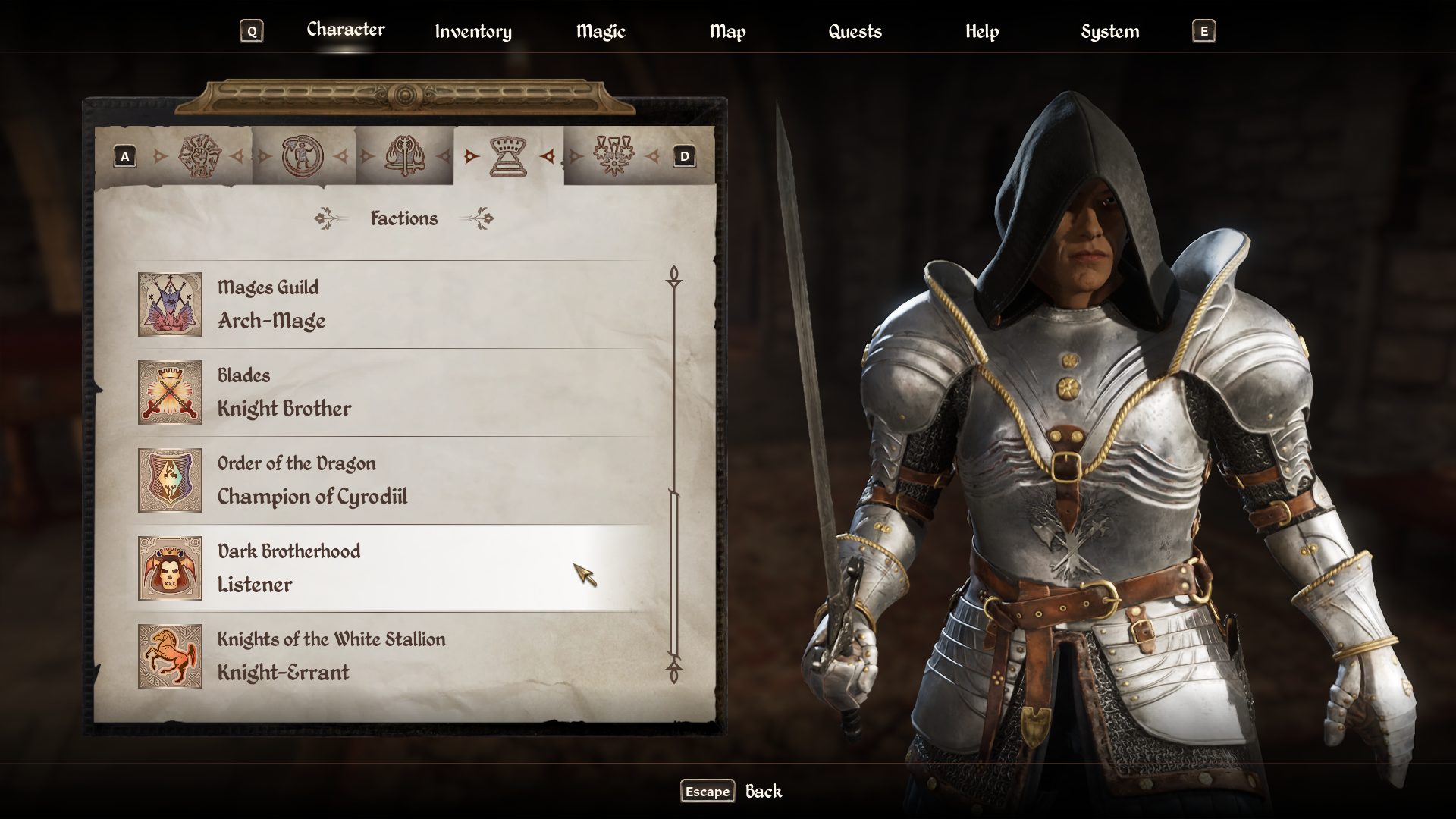Open the Inventory menu
Screen dimensions: 1456x819
point(472,31)
